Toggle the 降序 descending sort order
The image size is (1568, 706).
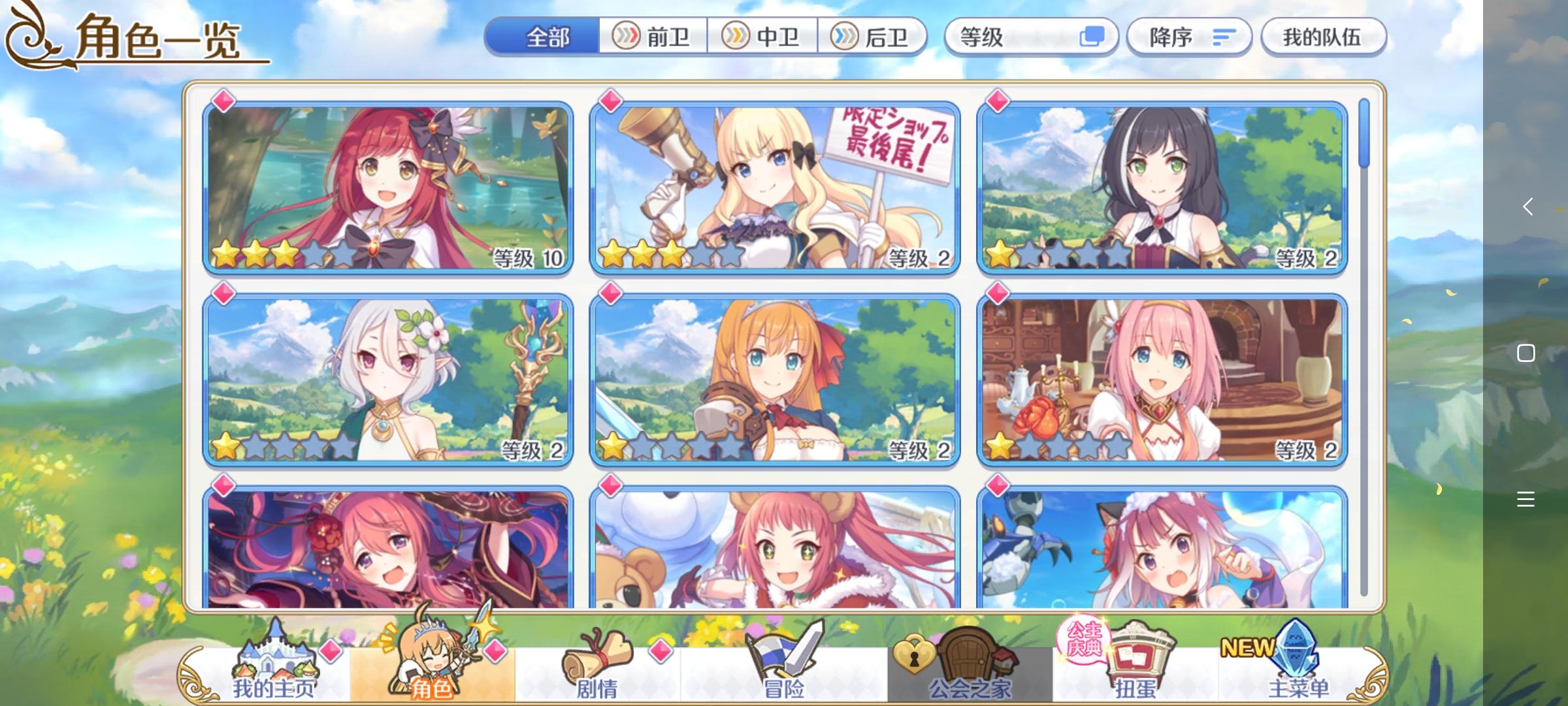pos(1189,37)
